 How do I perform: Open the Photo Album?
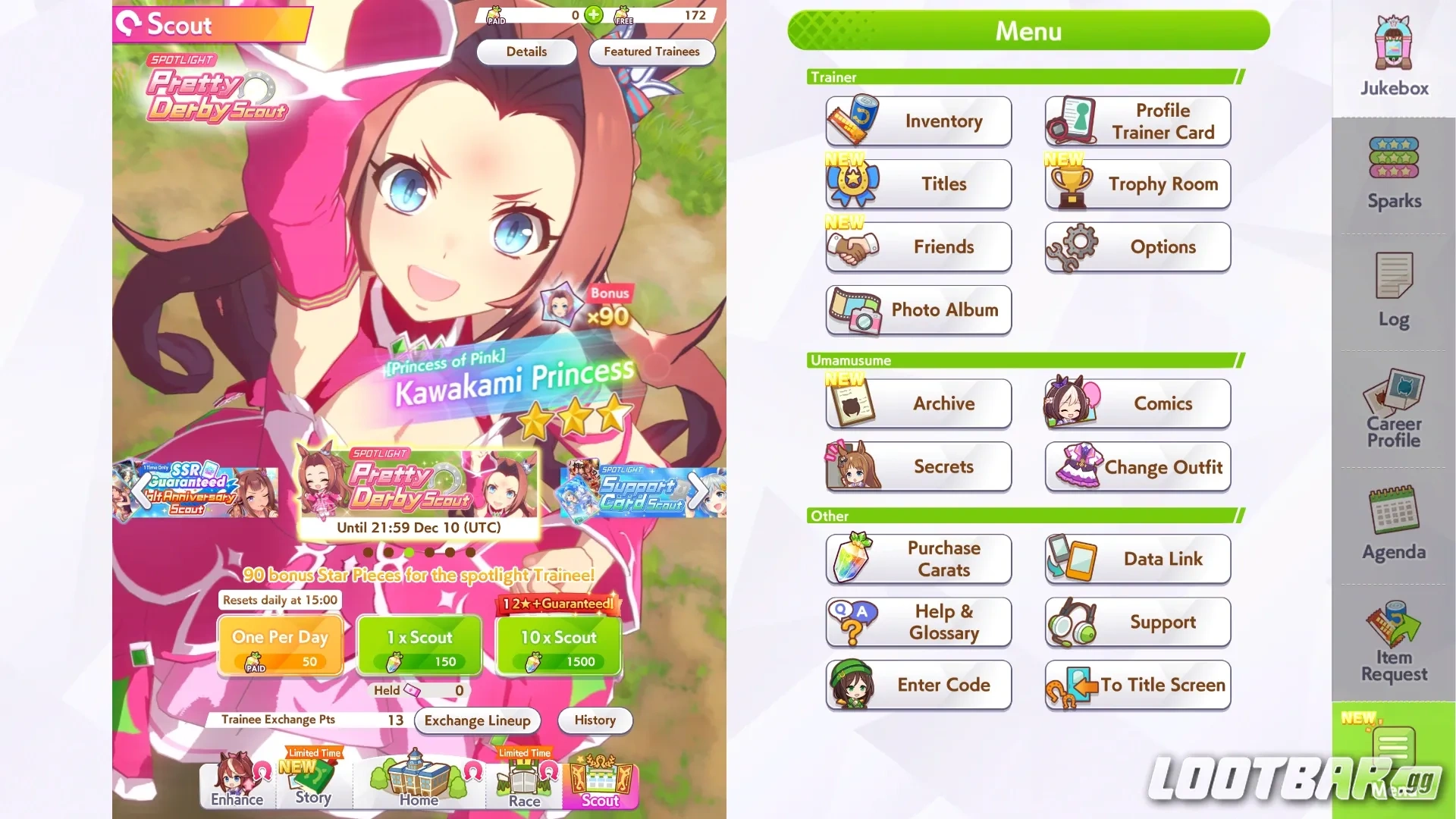[918, 310]
